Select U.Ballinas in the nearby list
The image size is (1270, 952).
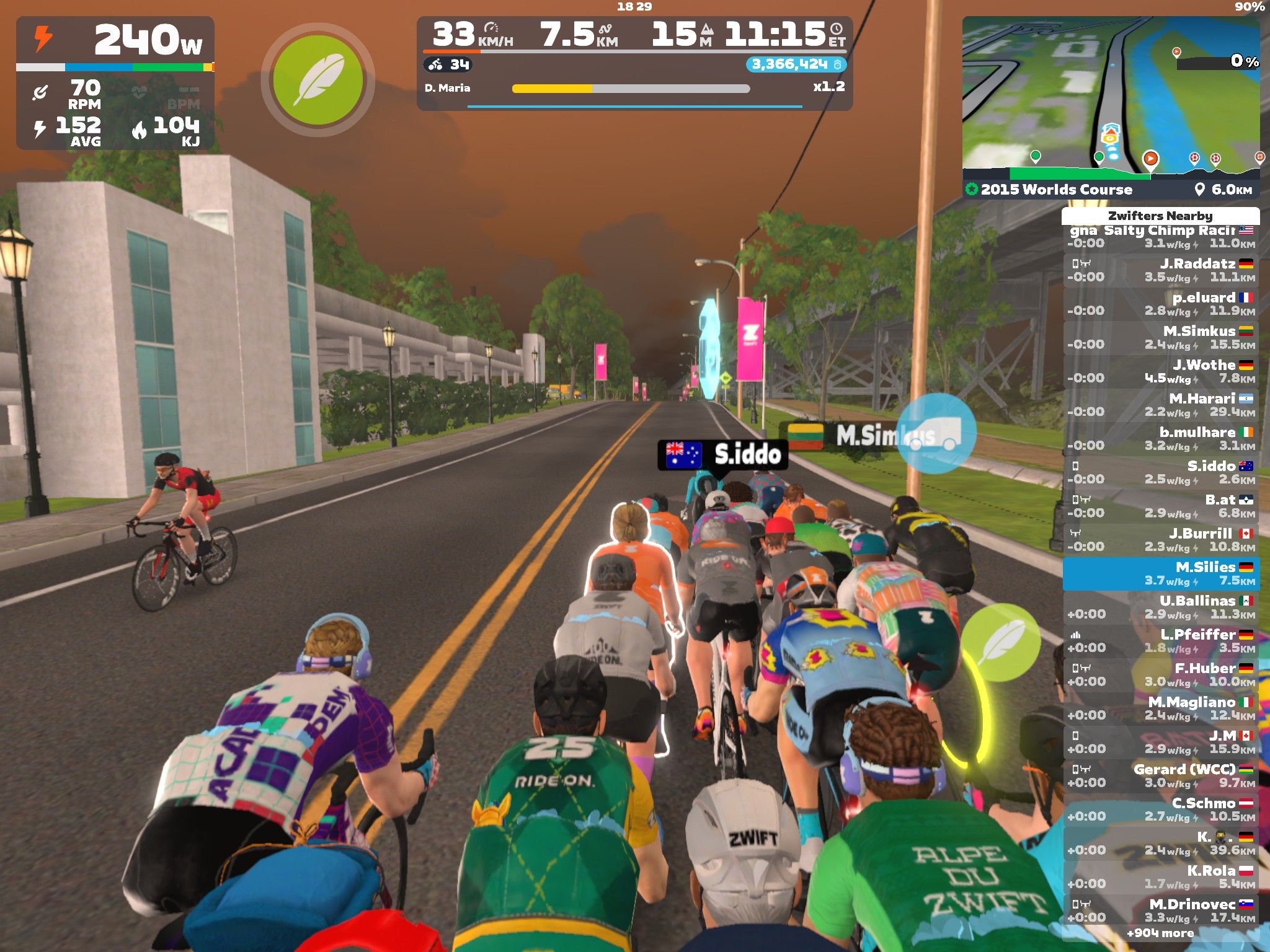(1160, 607)
